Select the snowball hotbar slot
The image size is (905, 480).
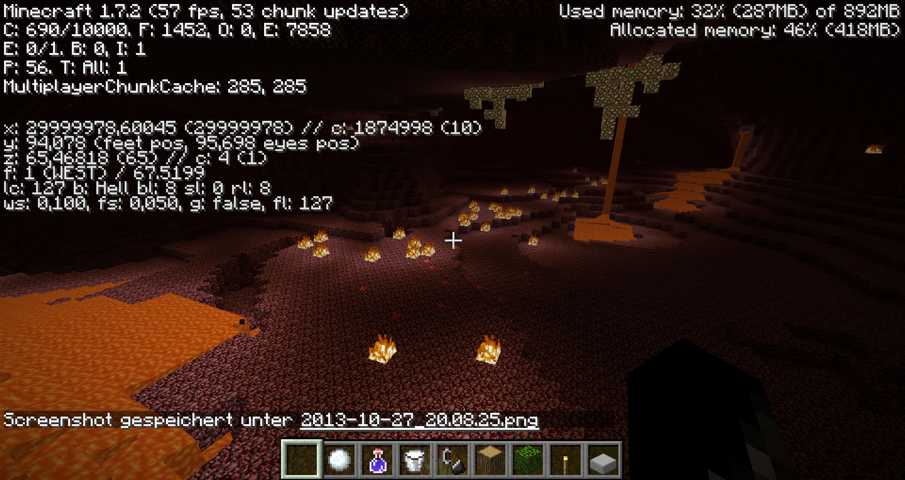pyautogui.click(x=340, y=460)
